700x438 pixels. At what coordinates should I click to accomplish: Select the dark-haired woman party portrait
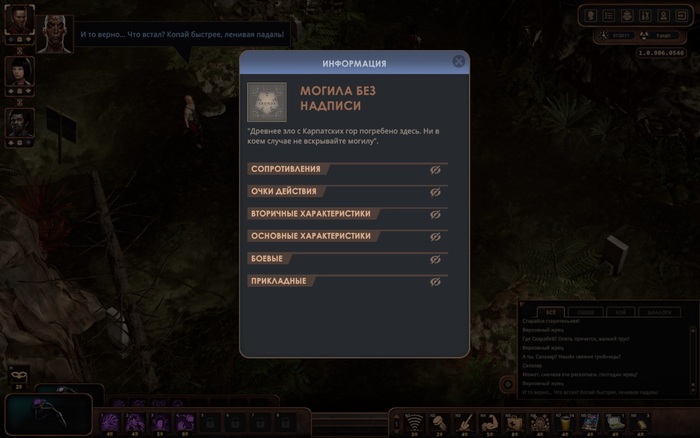click(x=20, y=70)
